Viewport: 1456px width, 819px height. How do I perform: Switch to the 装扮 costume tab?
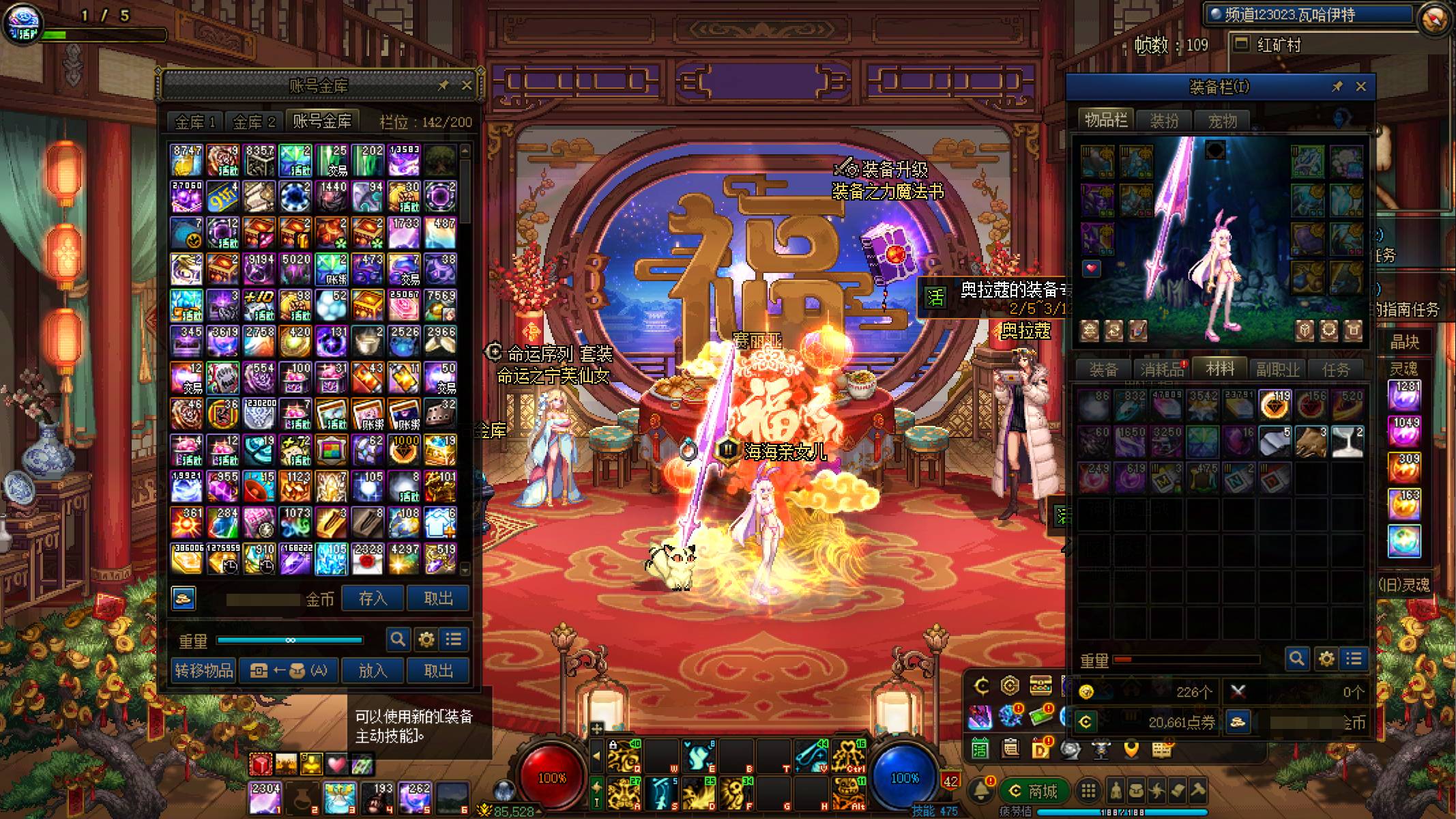(x=1164, y=121)
